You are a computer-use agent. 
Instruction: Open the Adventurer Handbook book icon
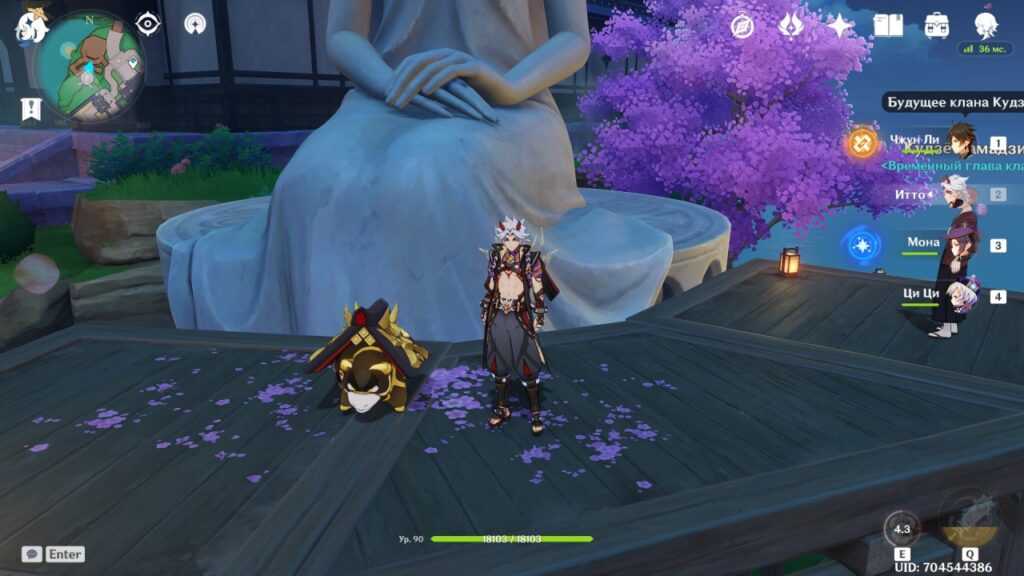(887, 26)
